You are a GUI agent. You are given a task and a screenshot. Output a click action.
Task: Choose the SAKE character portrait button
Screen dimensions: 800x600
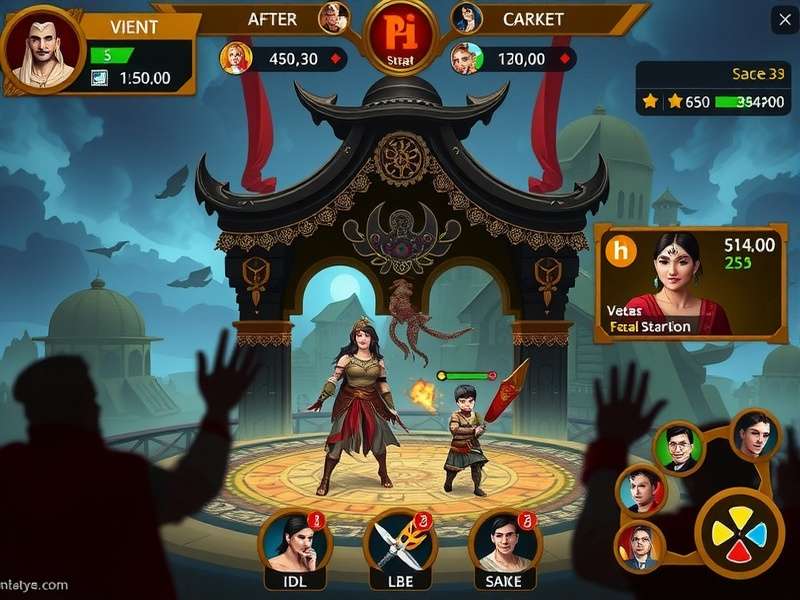point(505,541)
